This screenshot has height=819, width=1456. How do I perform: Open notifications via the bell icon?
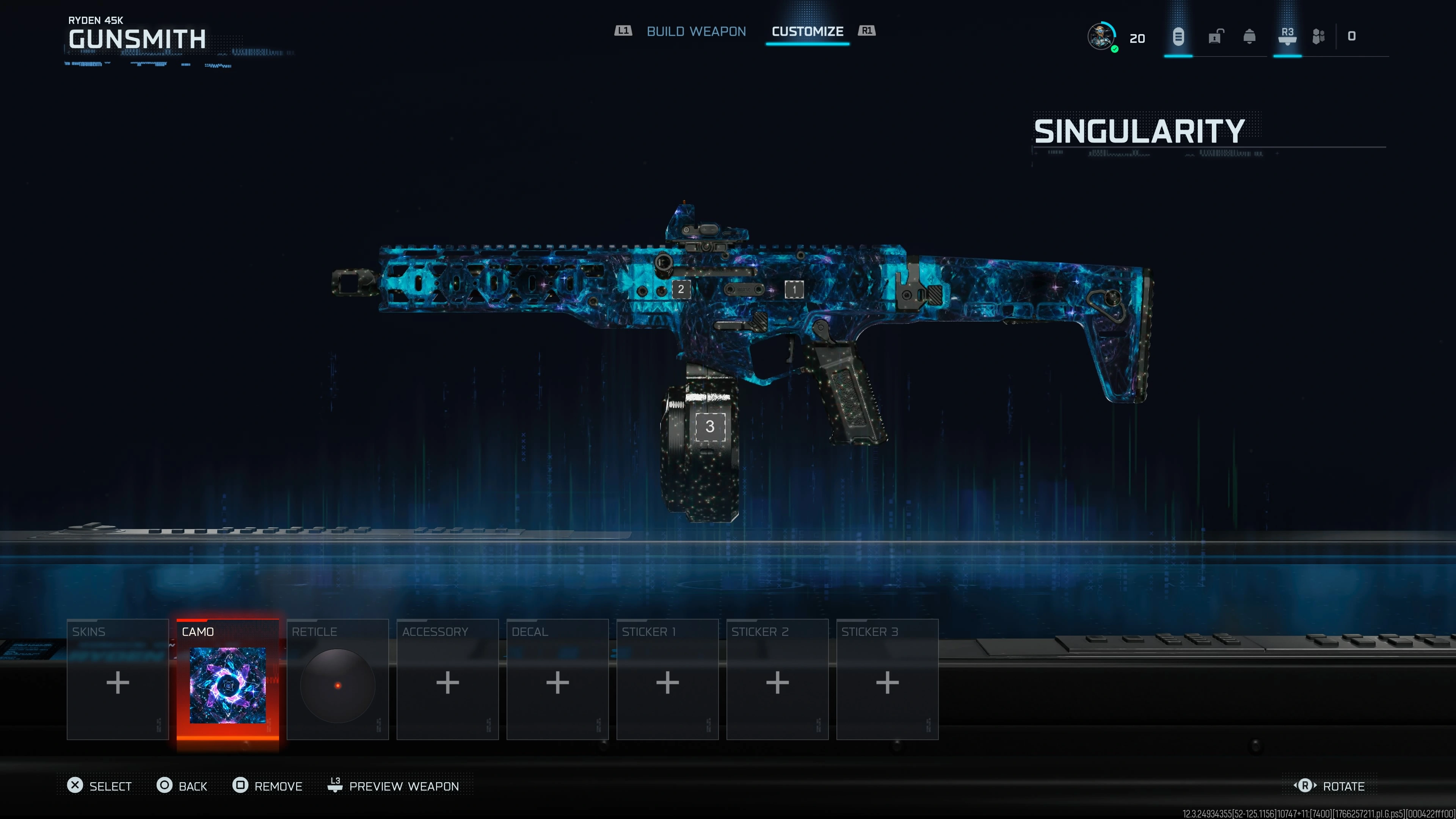point(1250,37)
